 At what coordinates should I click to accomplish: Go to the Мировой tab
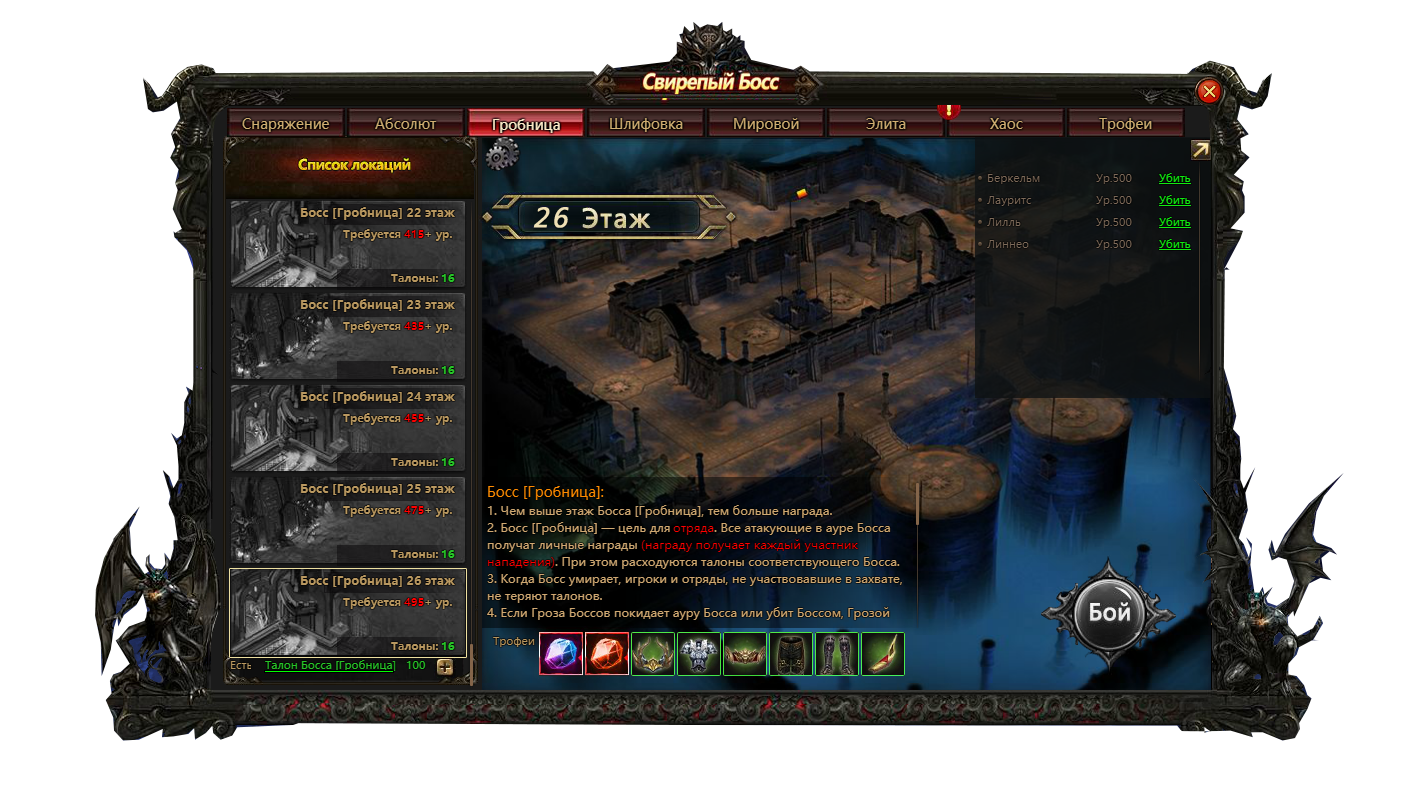(x=765, y=124)
